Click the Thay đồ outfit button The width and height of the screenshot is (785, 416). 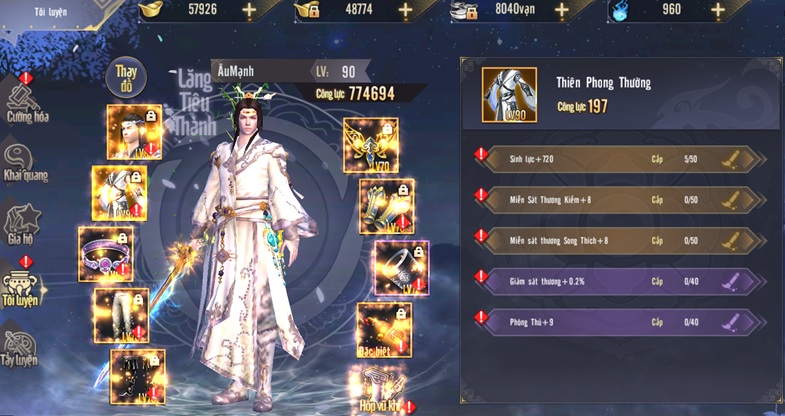(125, 77)
